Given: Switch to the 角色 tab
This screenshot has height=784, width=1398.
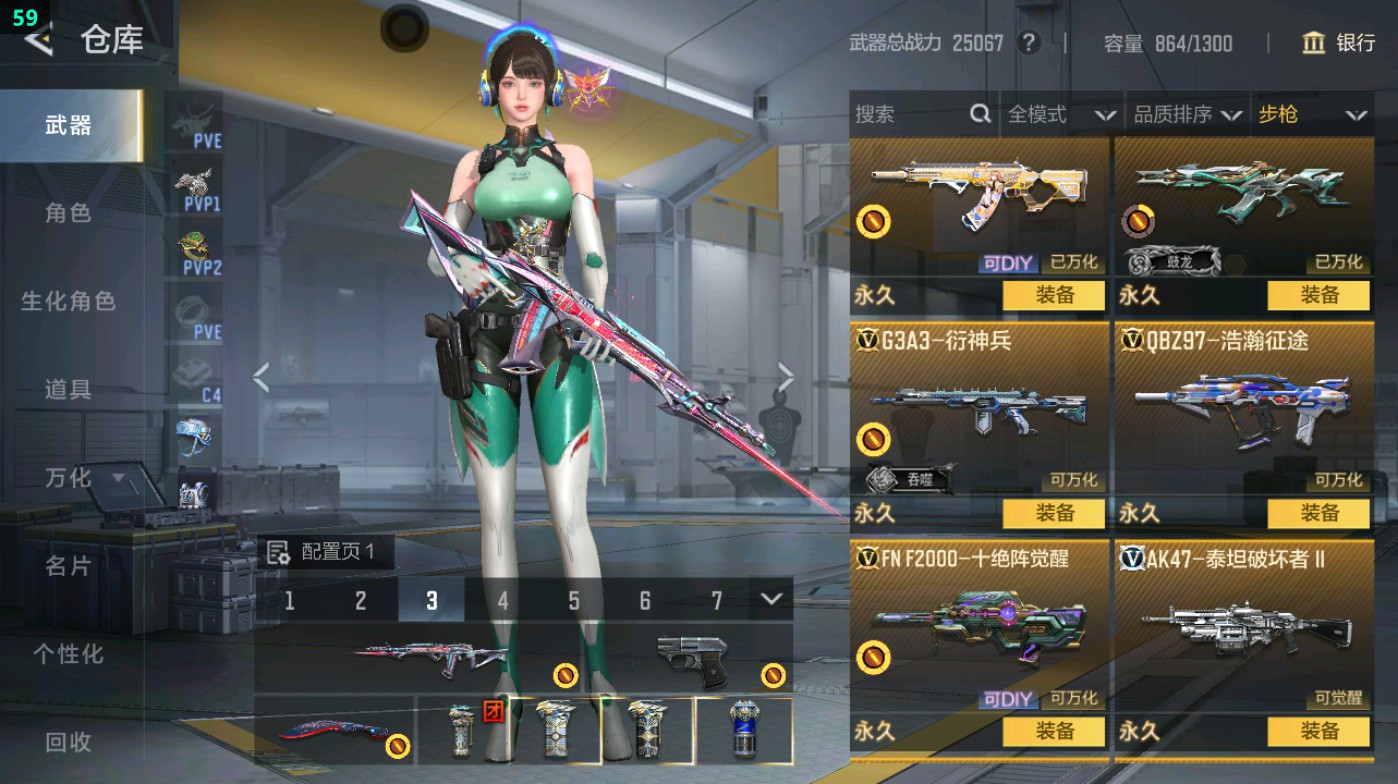Looking at the screenshot, I should tap(68, 213).
